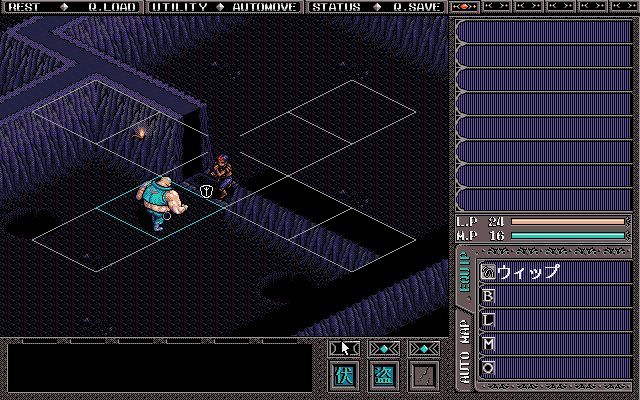Screen dimensions: 640x400
Task: Choose REST from the top menu
Action: tap(23, 7)
